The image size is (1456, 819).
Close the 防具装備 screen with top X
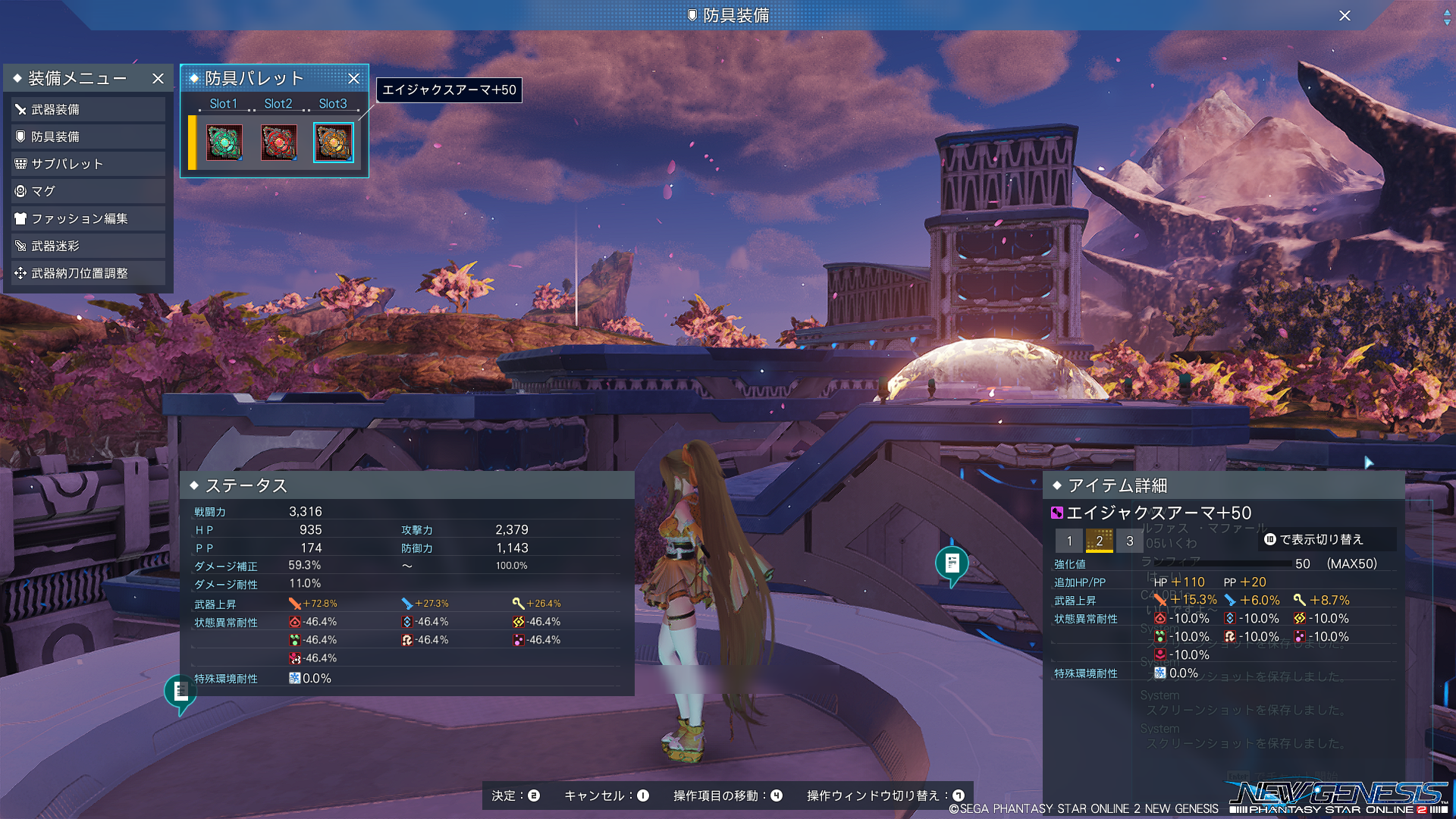1345,16
